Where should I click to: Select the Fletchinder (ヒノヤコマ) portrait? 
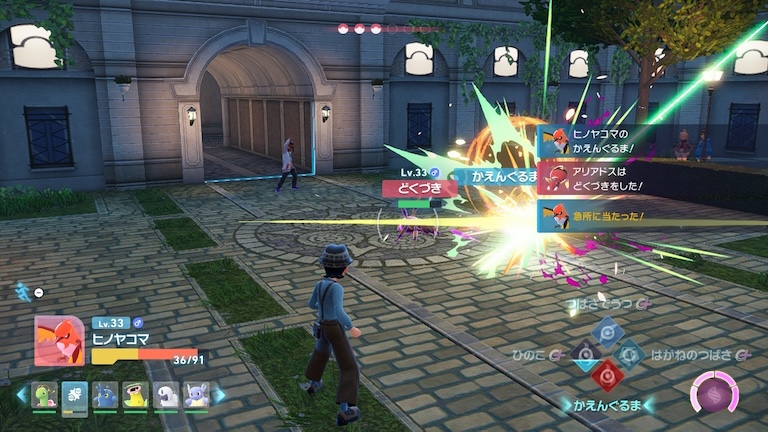pos(59,341)
